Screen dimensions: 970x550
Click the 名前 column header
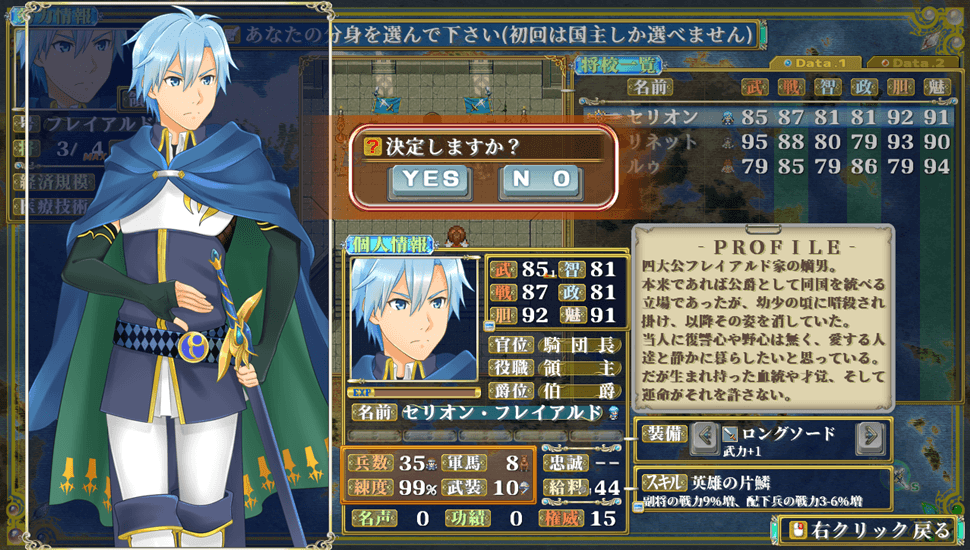[x=656, y=88]
